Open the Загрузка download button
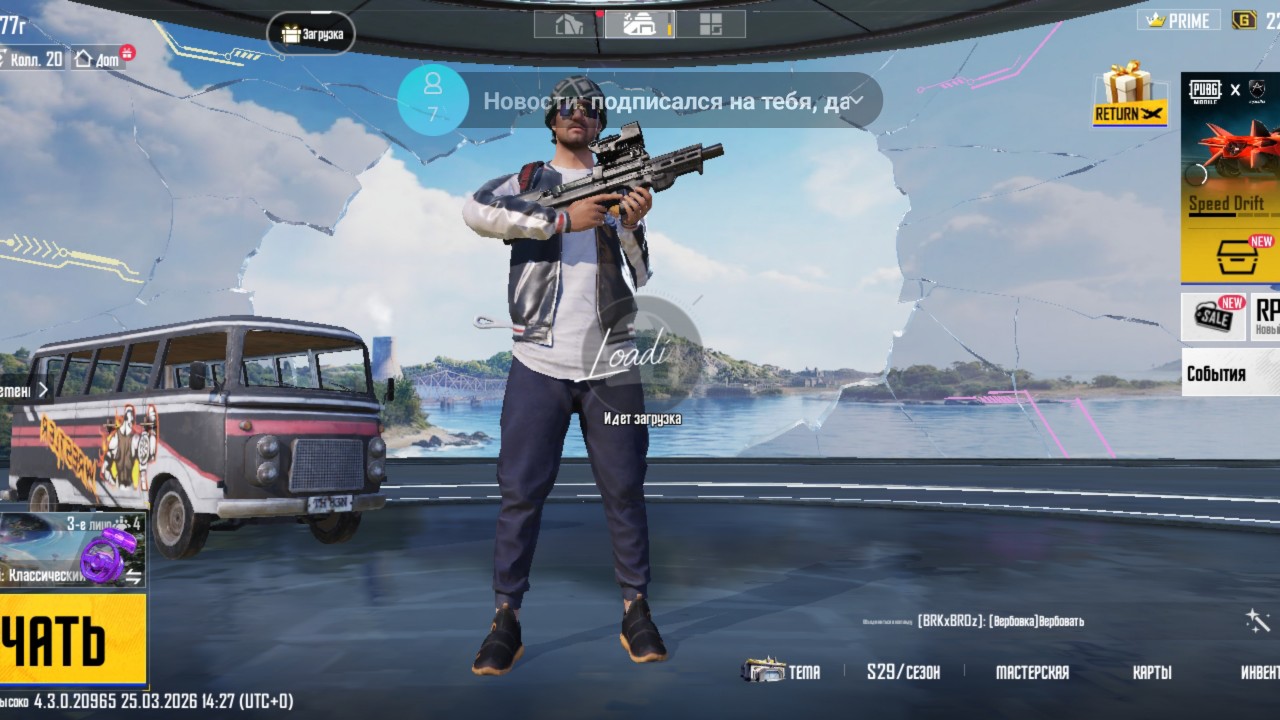The width and height of the screenshot is (1280, 720). click(x=312, y=34)
